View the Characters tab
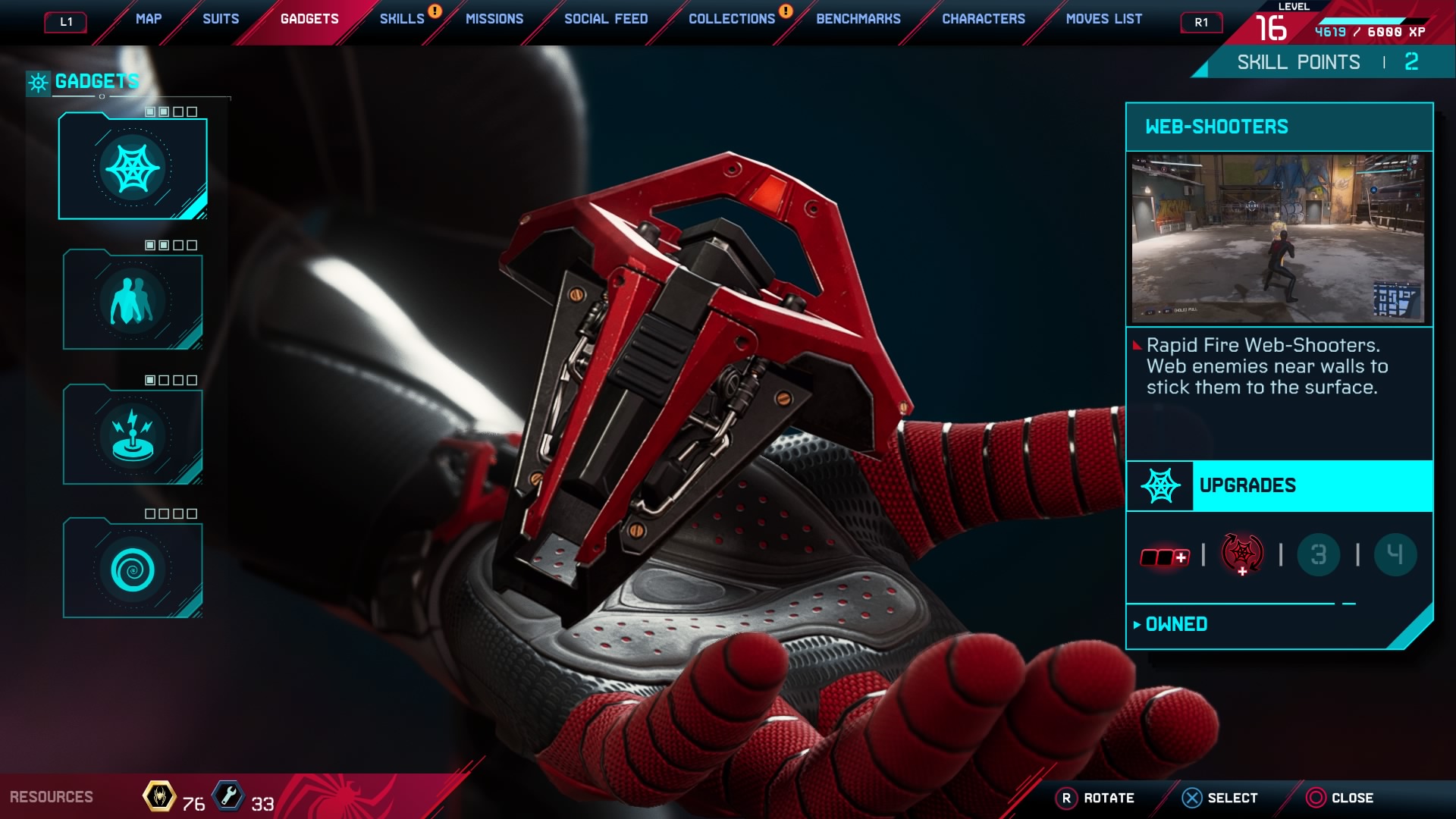This screenshot has height=819, width=1456. point(984,19)
